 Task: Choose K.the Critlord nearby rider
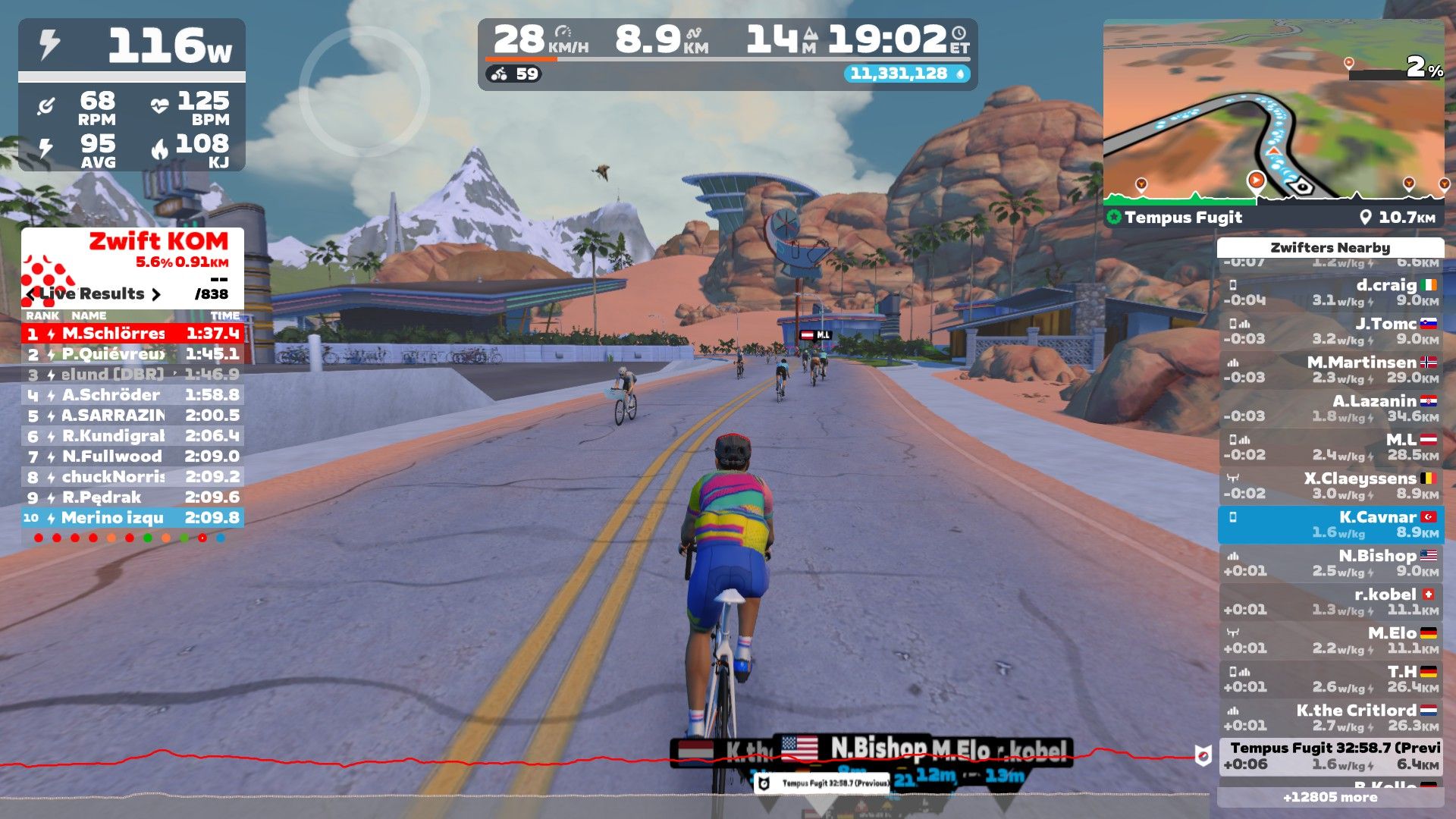coord(1331,718)
